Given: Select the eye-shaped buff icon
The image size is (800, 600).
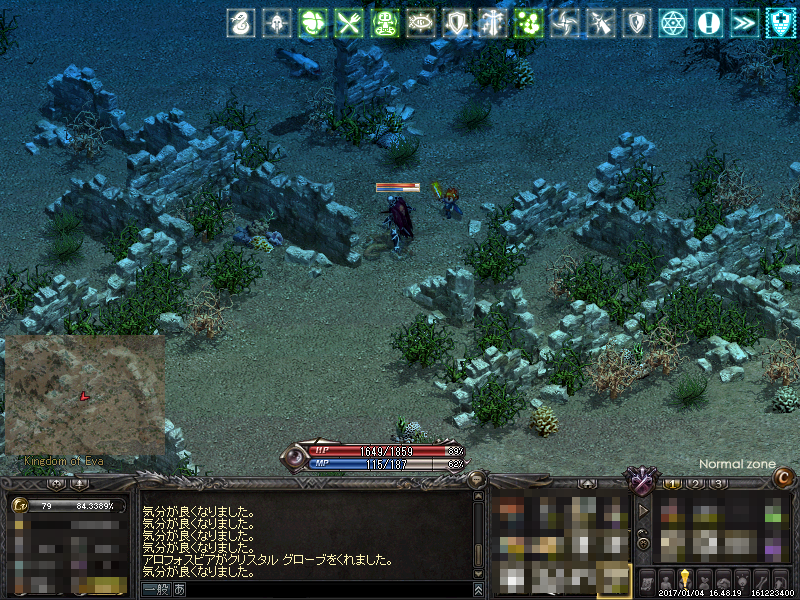Looking at the screenshot, I should pyautogui.click(x=421, y=22).
